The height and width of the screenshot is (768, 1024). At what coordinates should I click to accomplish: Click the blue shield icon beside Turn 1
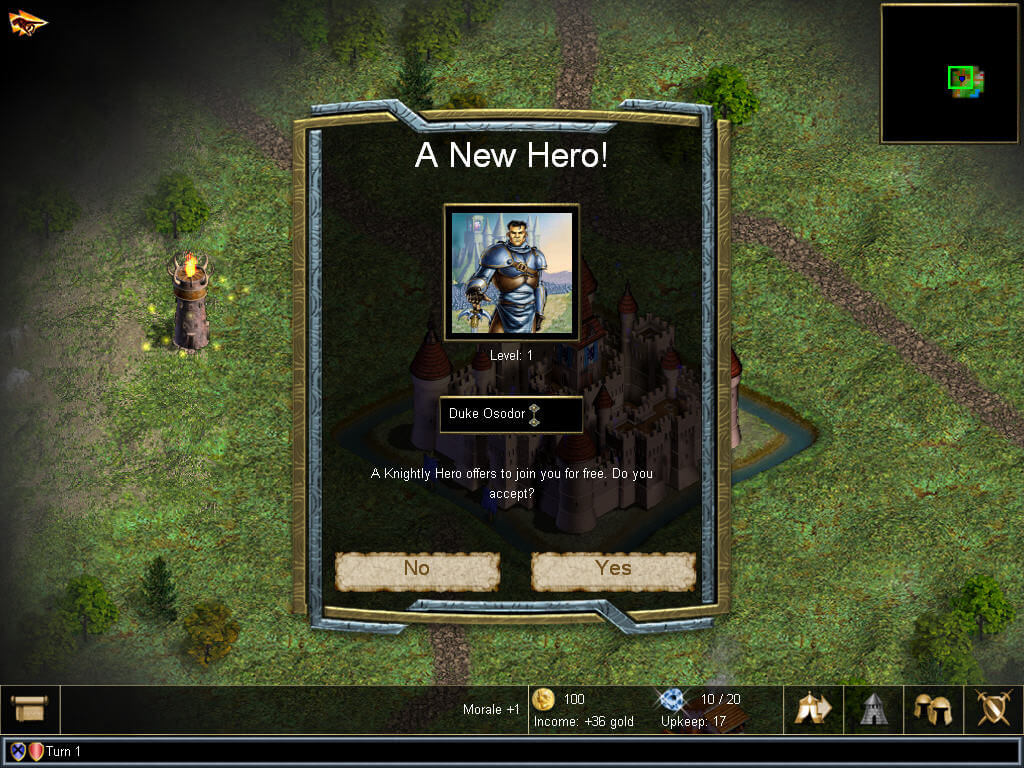point(18,751)
